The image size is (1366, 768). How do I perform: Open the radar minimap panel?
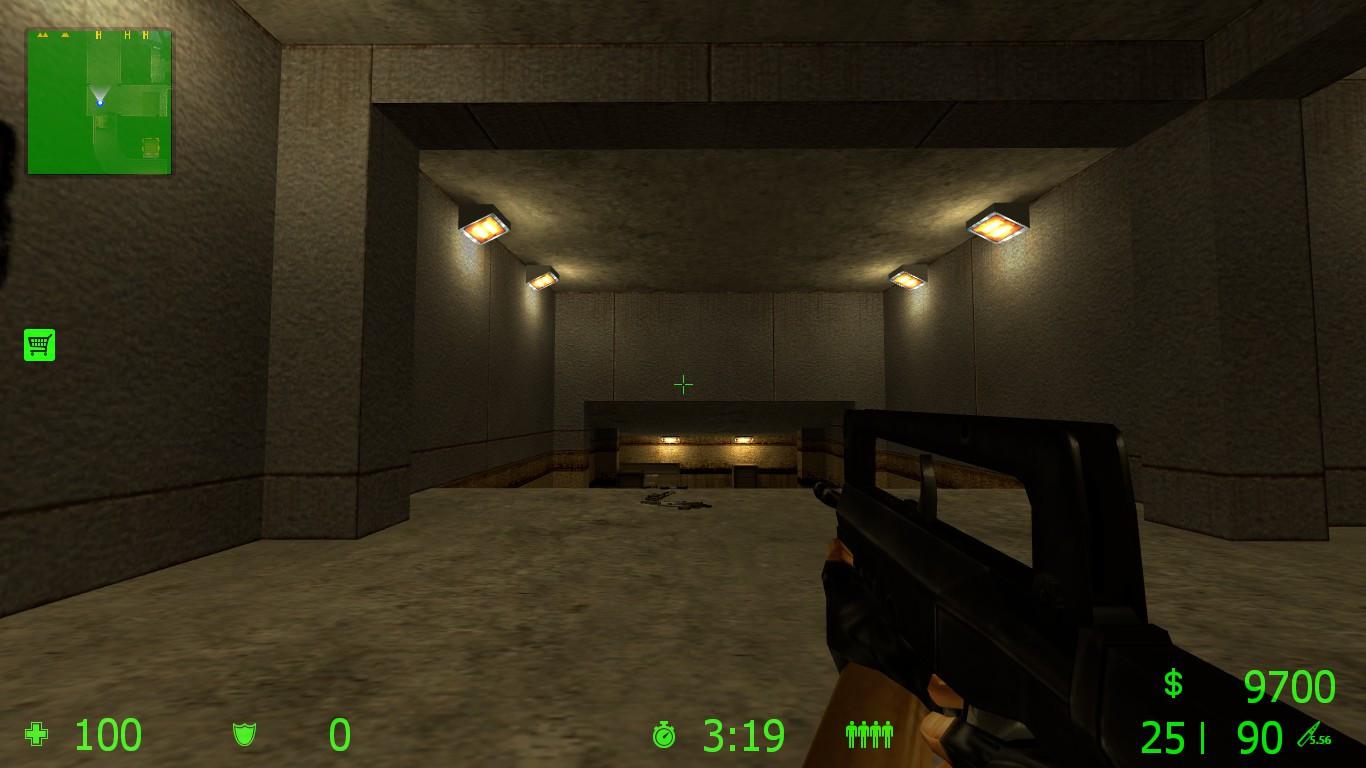[x=97, y=97]
